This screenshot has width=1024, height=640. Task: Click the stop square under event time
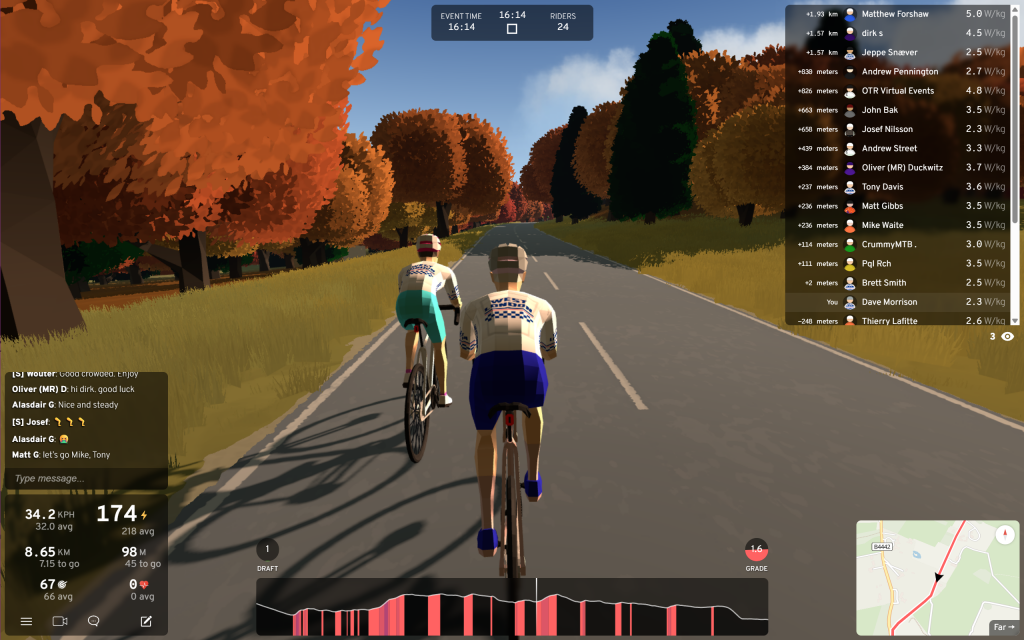(512, 29)
